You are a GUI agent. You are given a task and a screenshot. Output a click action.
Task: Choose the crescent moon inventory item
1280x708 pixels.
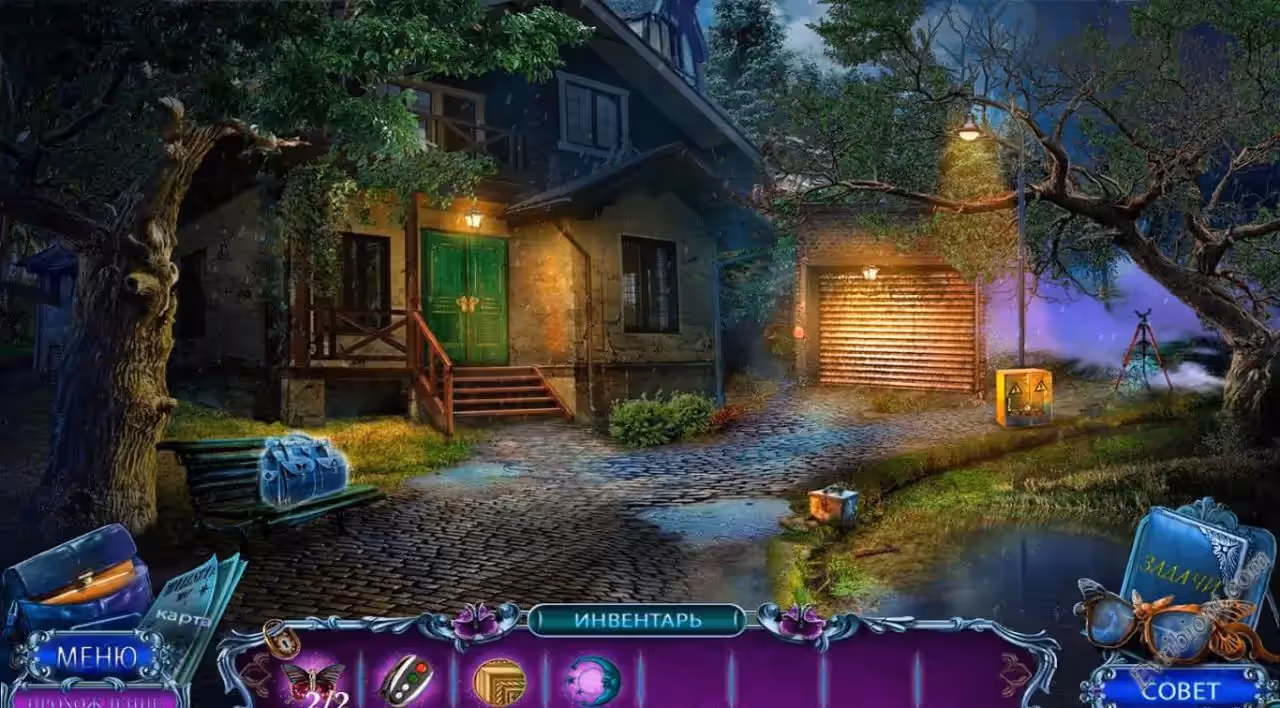593,680
